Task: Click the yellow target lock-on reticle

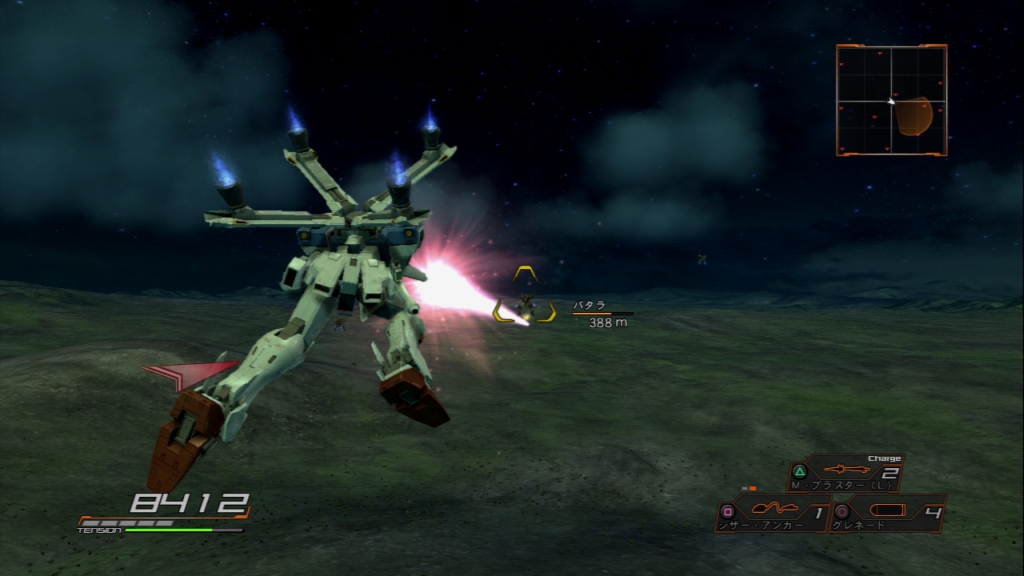Action: [524, 296]
